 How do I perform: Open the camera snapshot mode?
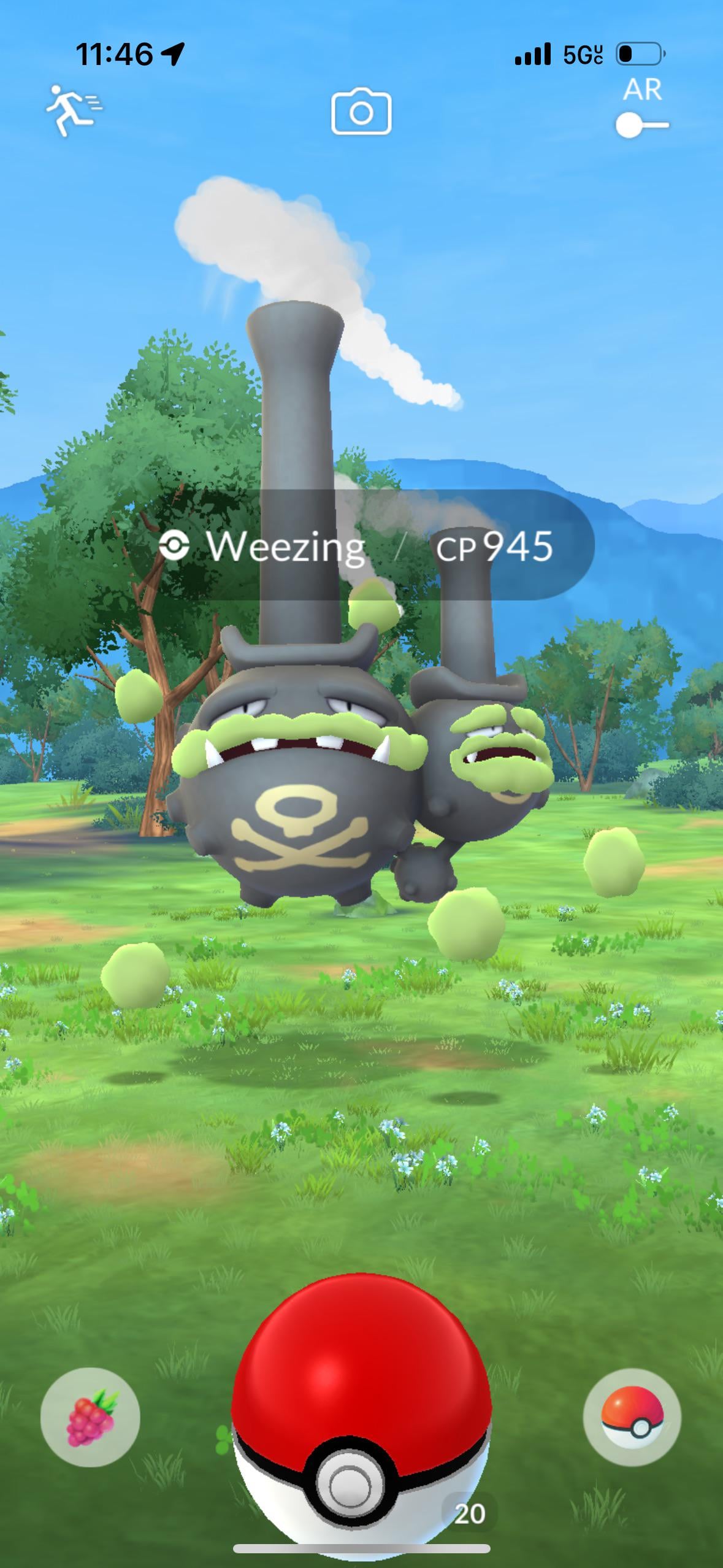click(x=361, y=112)
